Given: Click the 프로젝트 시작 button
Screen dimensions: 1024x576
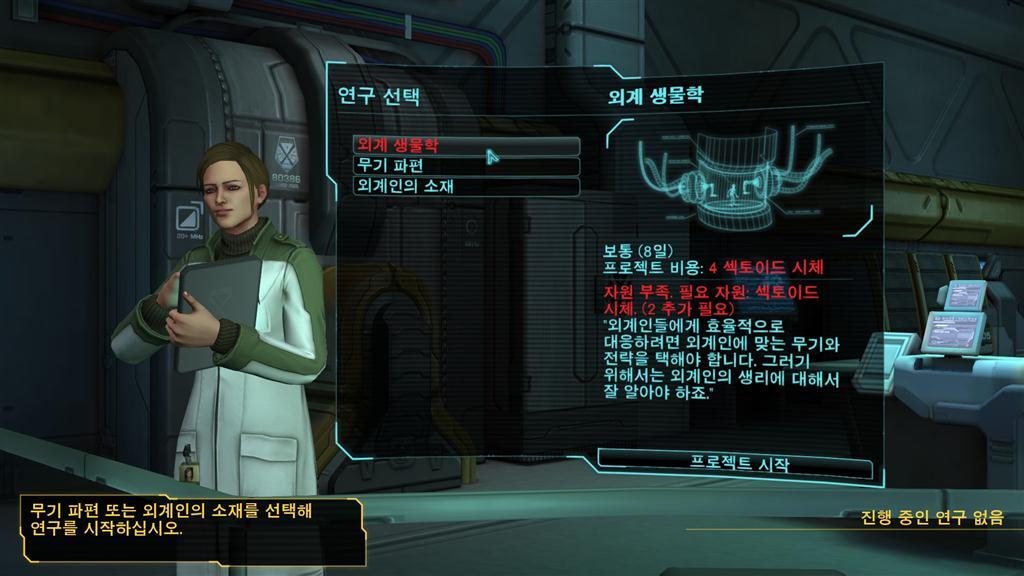Looking at the screenshot, I should click(738, 464).
